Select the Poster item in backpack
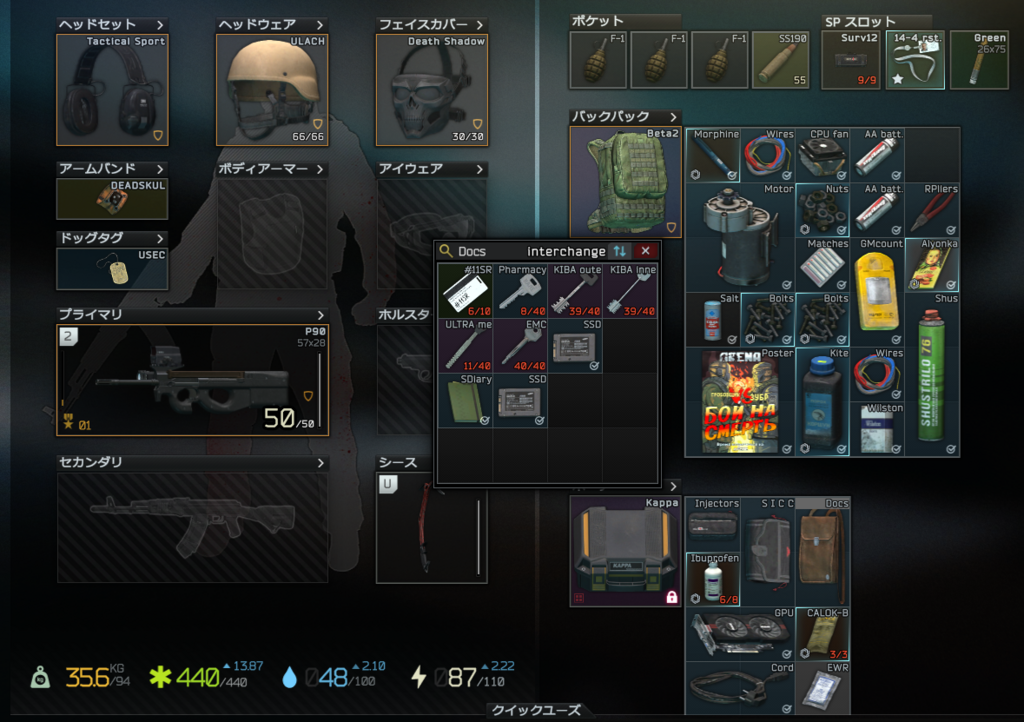 740,400
